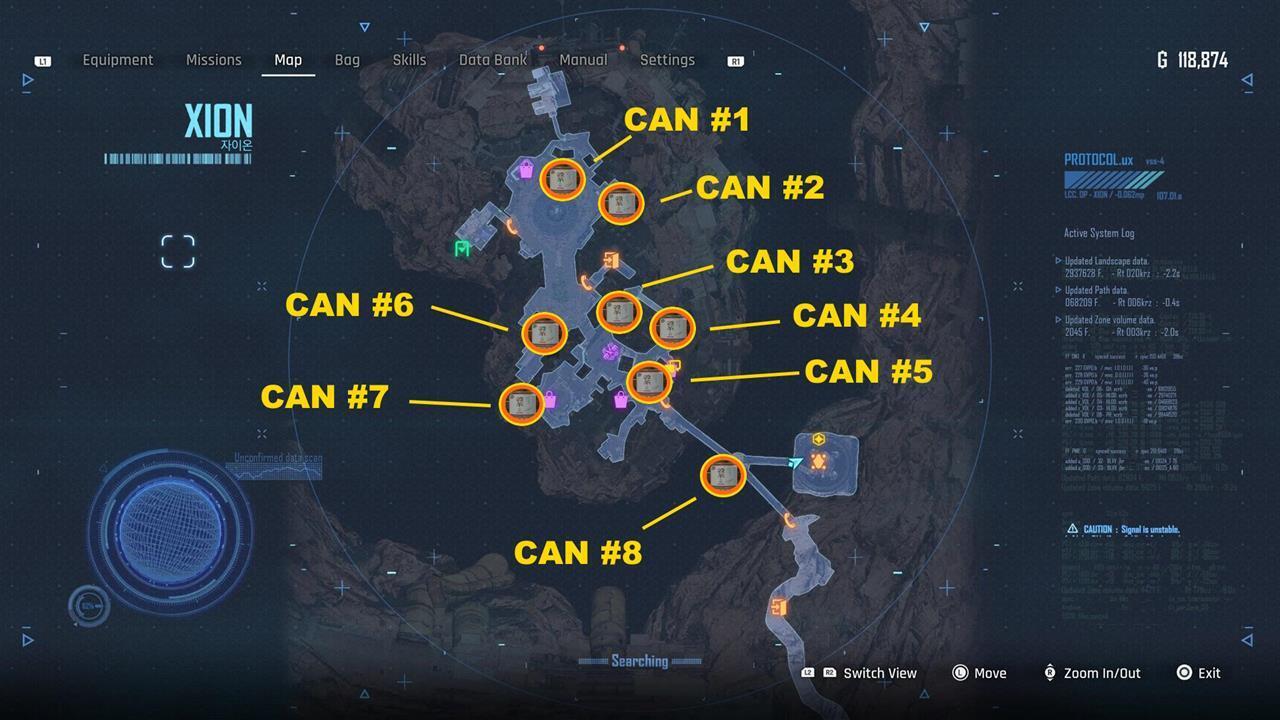Open the Settings tab
The width and height of the screenshot is (1280, 720).
click(667, 60)
